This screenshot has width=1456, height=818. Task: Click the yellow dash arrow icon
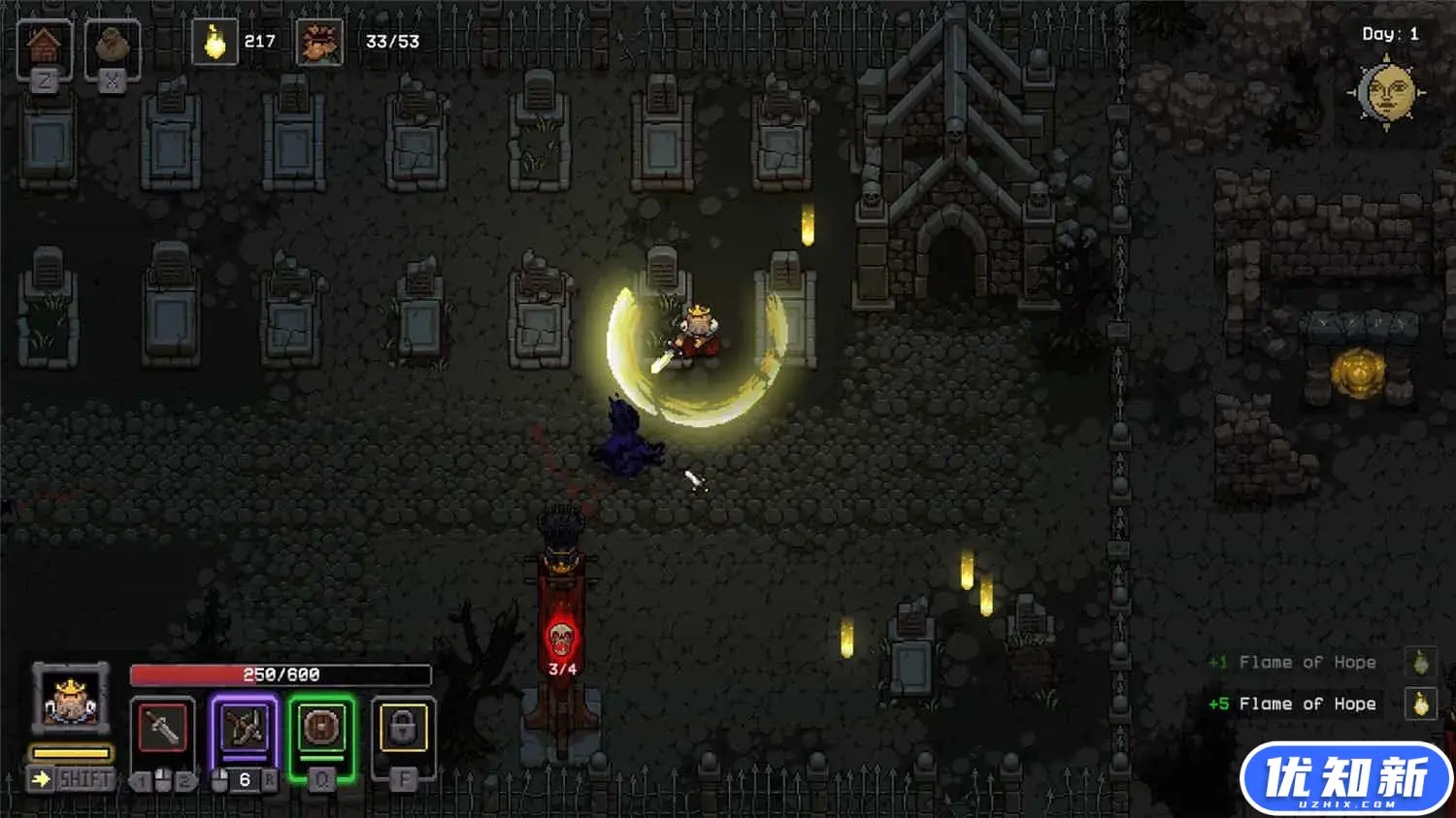coord(41,778)
